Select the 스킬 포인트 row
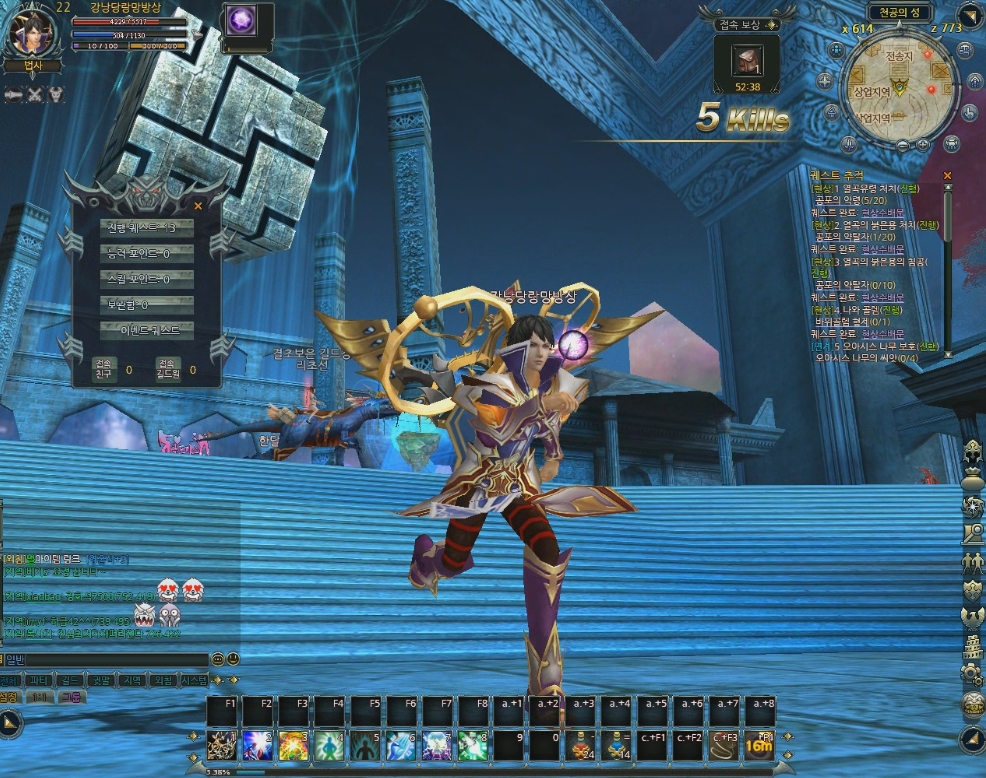Viewport: 986px width, 778px height. (150, 279)
